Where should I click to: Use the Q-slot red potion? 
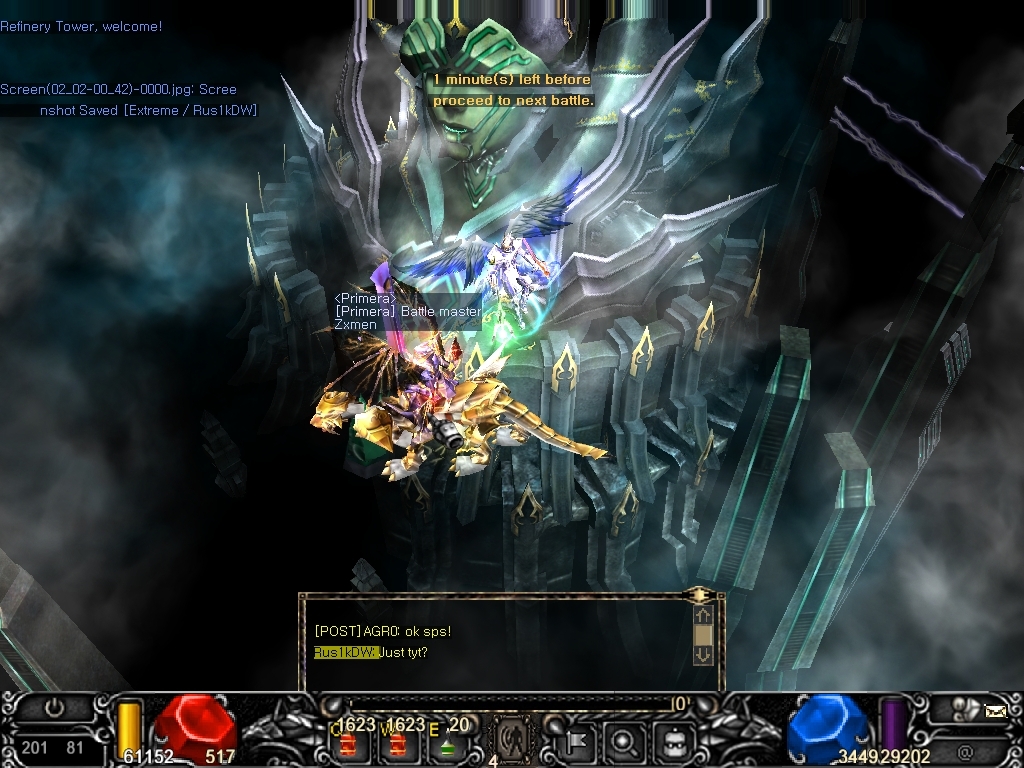pos(349,744)
